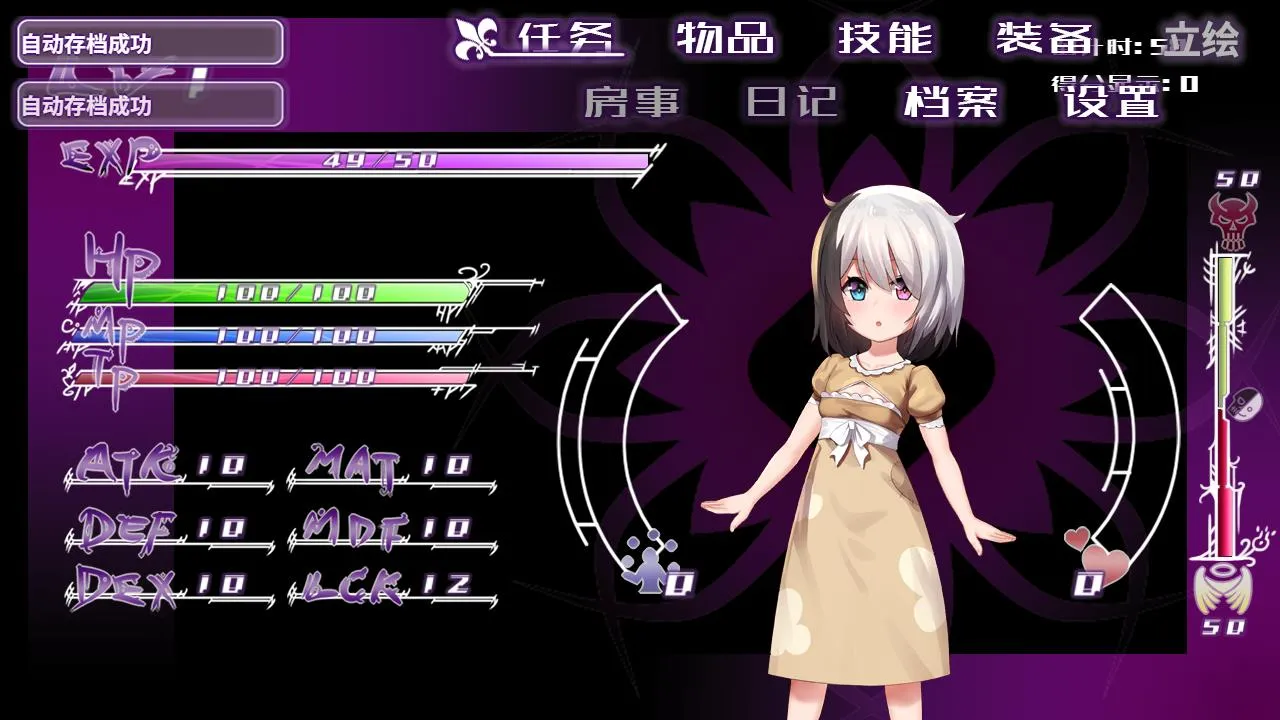Show the 立绘 character portrait option
This screenshot has height=720, width=1280.
(1201, 40)
